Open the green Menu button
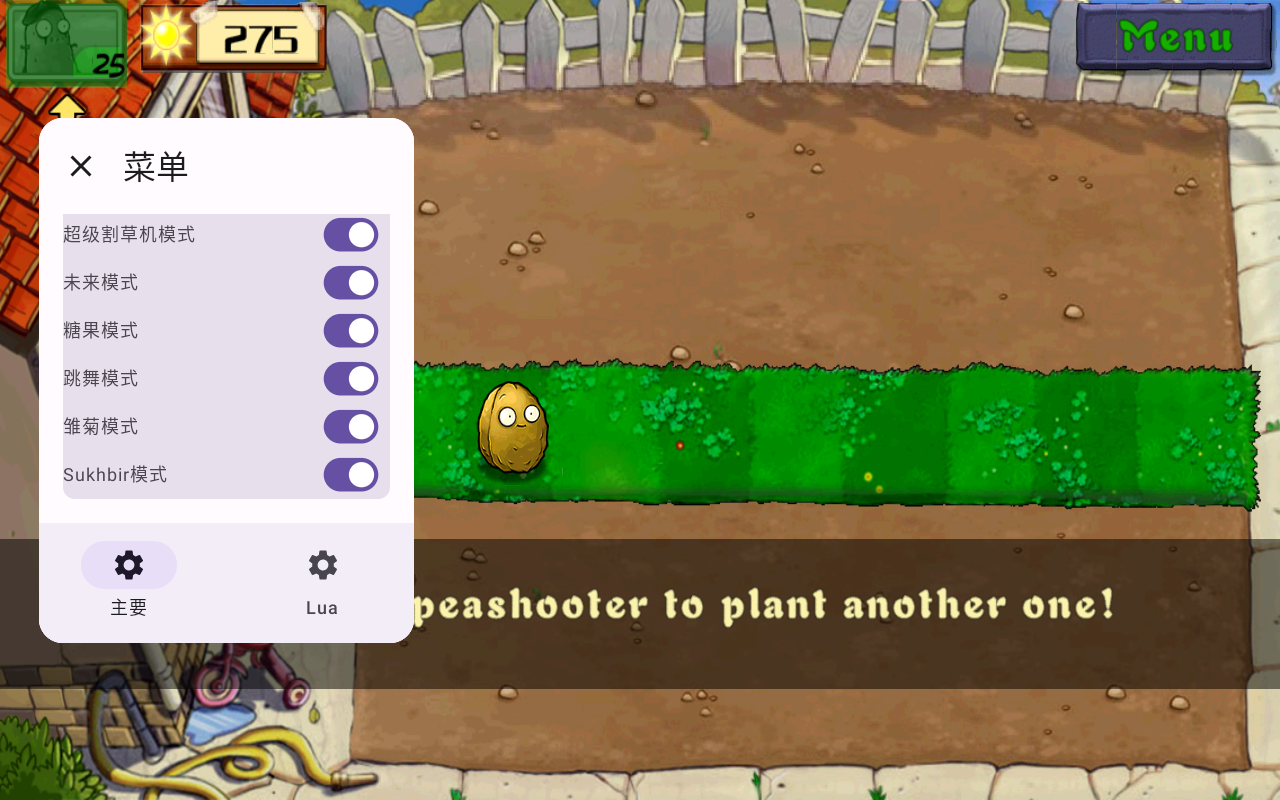The image size is (1280, 800). tap(1174, 37)
